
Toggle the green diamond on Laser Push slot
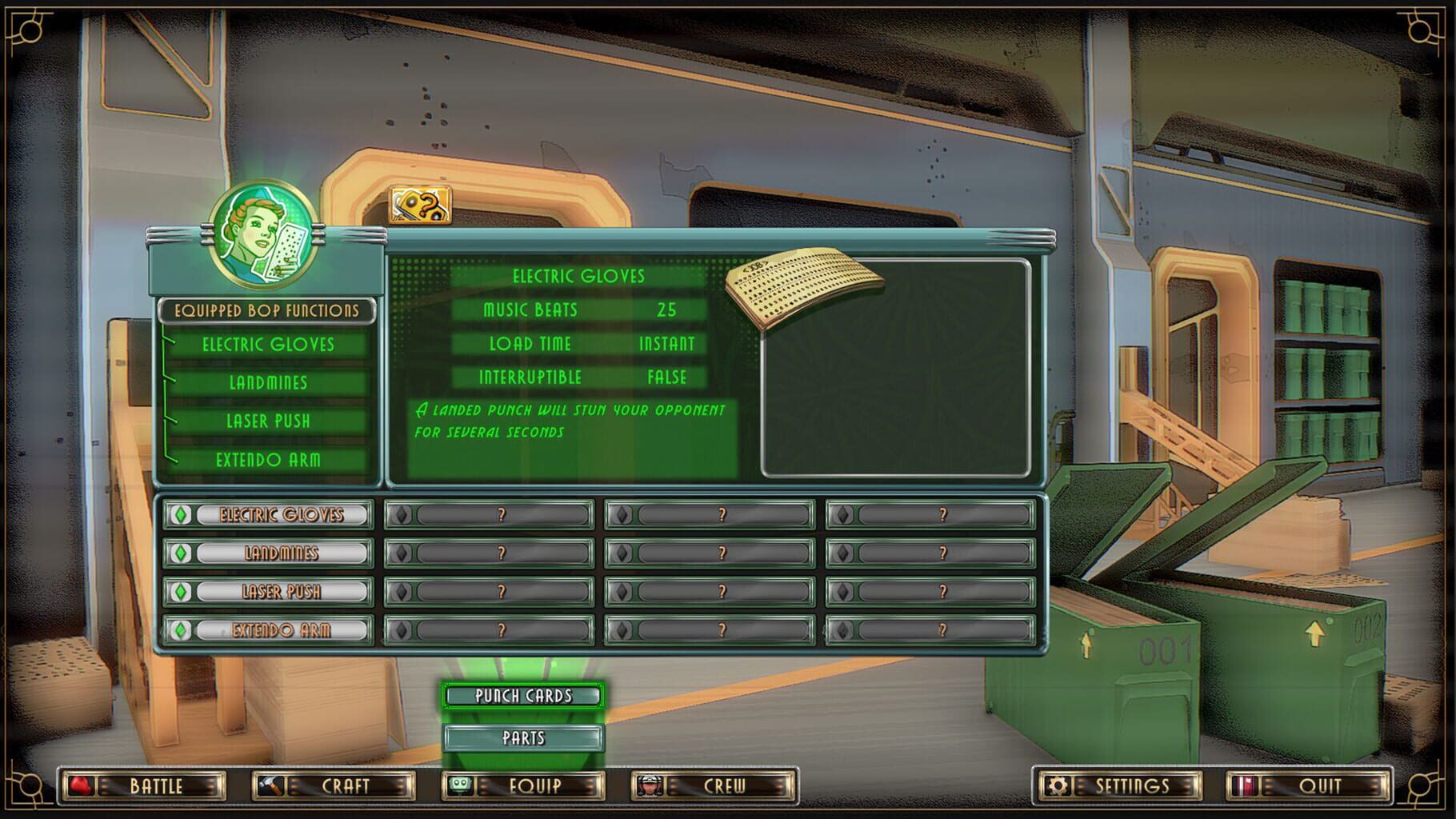(x=180, y=591)
